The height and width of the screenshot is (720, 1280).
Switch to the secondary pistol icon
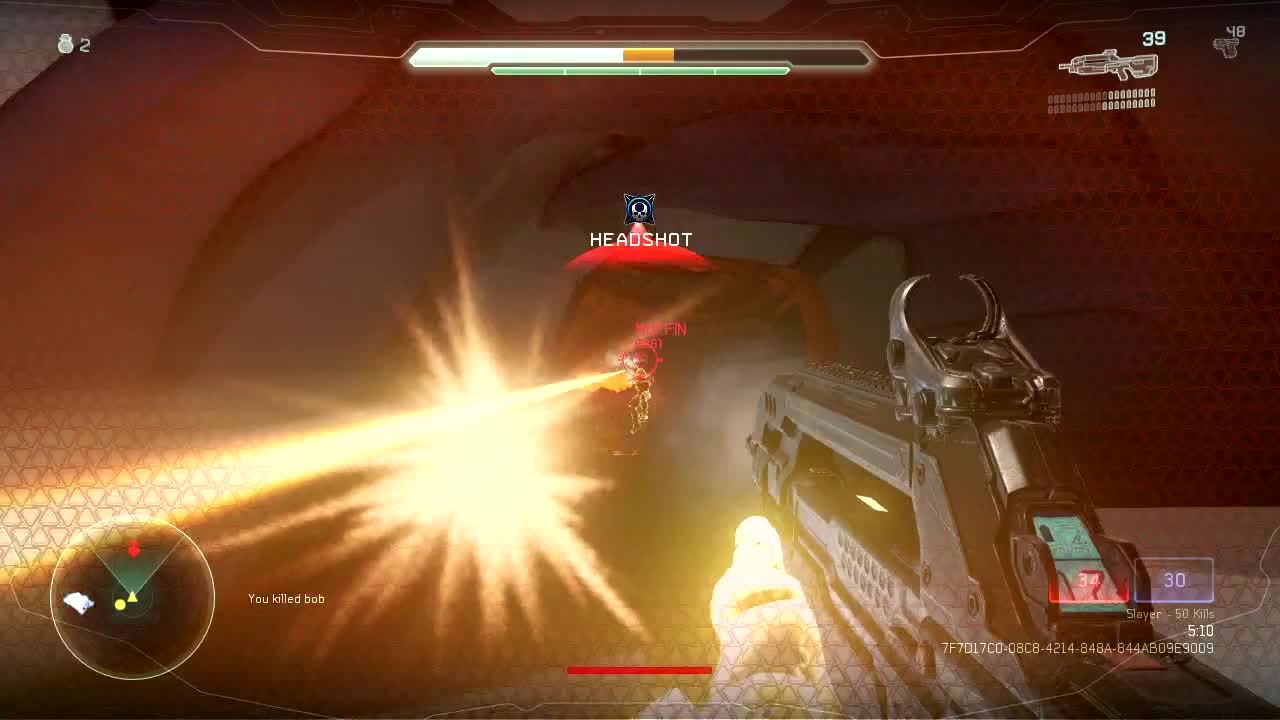point(1226,46)
